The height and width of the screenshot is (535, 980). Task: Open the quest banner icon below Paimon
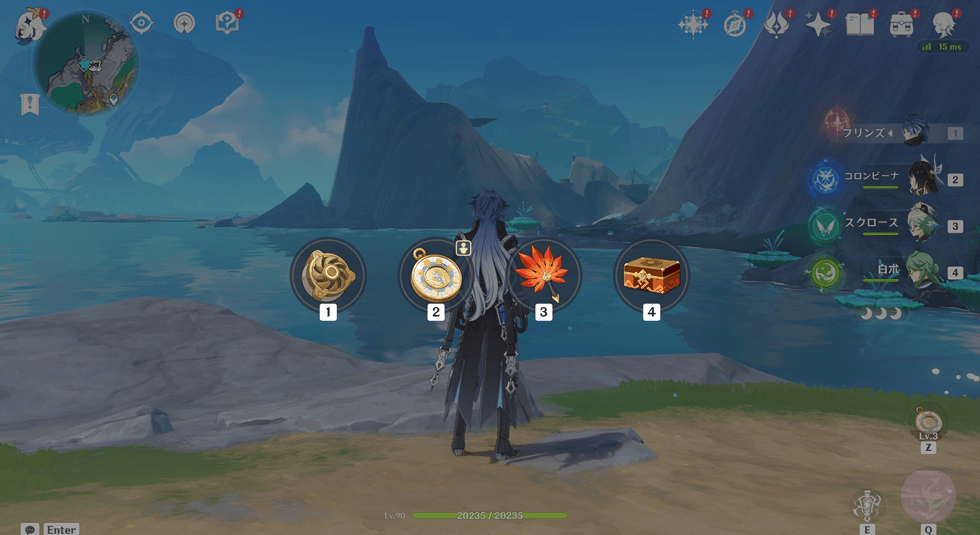click(x=30, y=104)
